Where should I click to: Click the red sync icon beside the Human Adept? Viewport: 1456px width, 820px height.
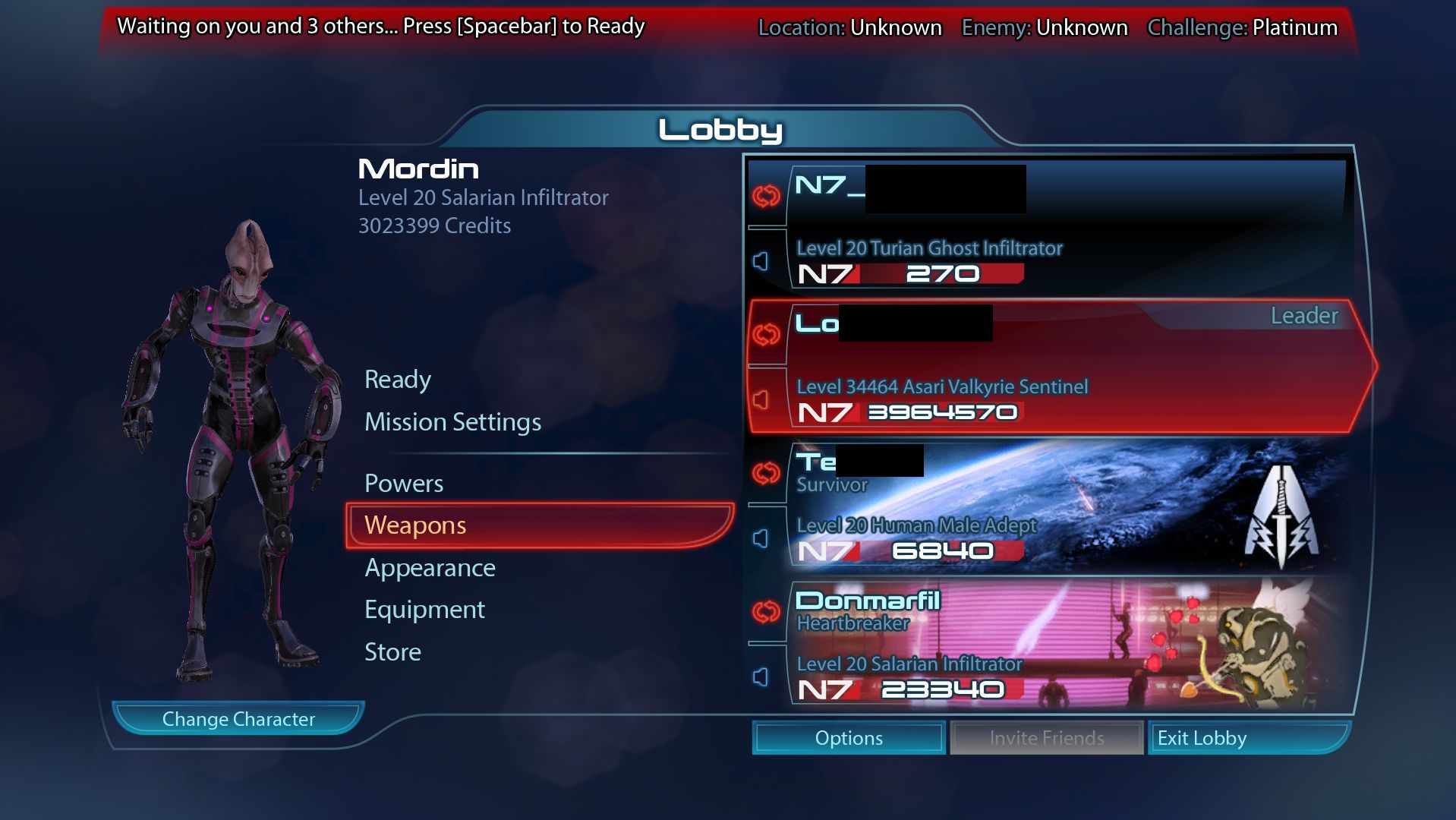point(766,473)
